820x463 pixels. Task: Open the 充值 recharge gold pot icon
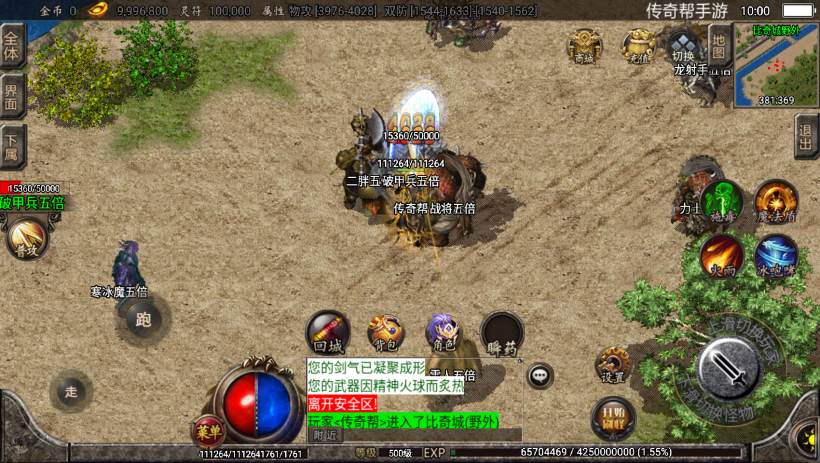(638, 46)
